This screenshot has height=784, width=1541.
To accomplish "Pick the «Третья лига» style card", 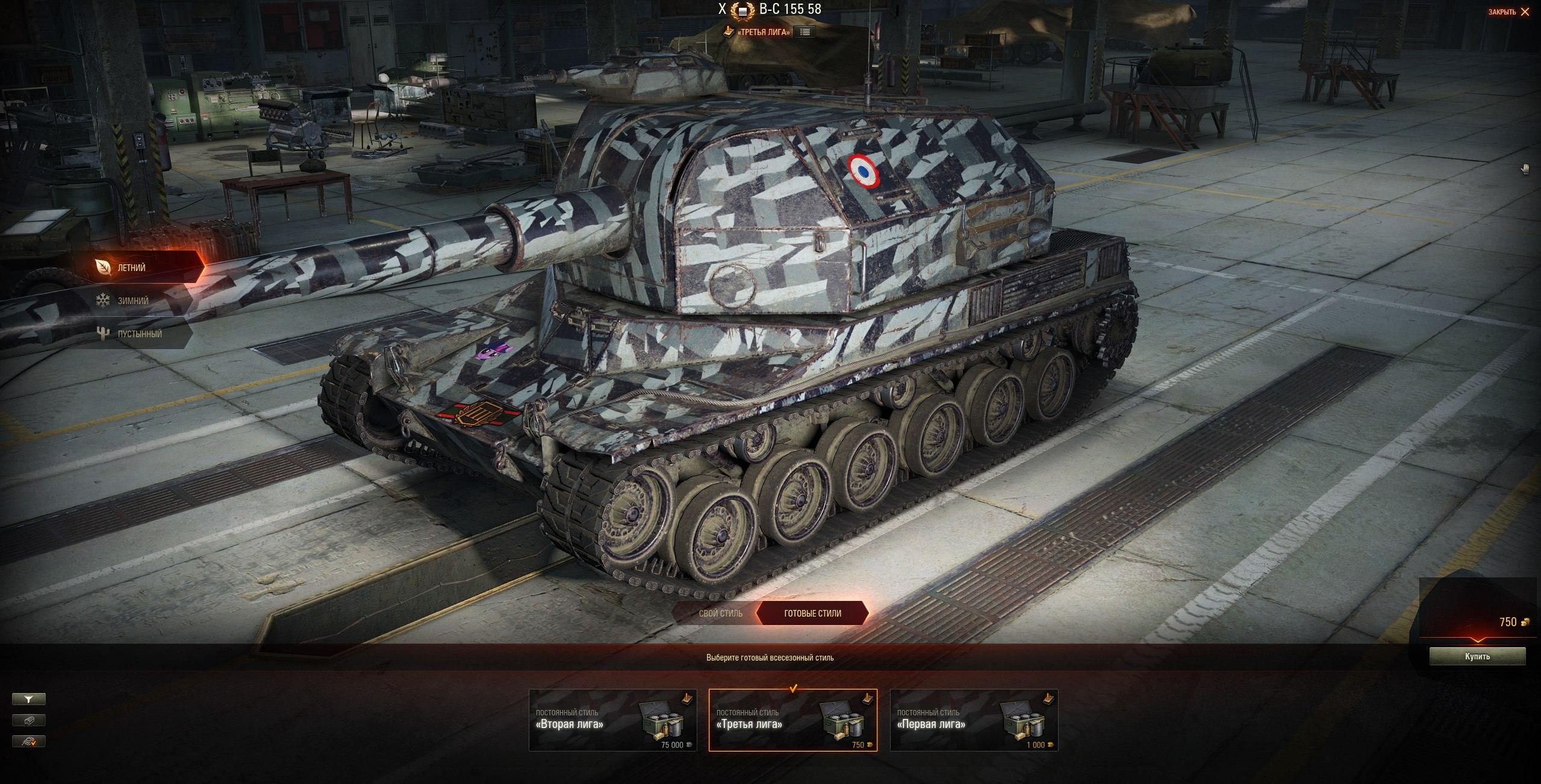I will click(x=792, y=720).
